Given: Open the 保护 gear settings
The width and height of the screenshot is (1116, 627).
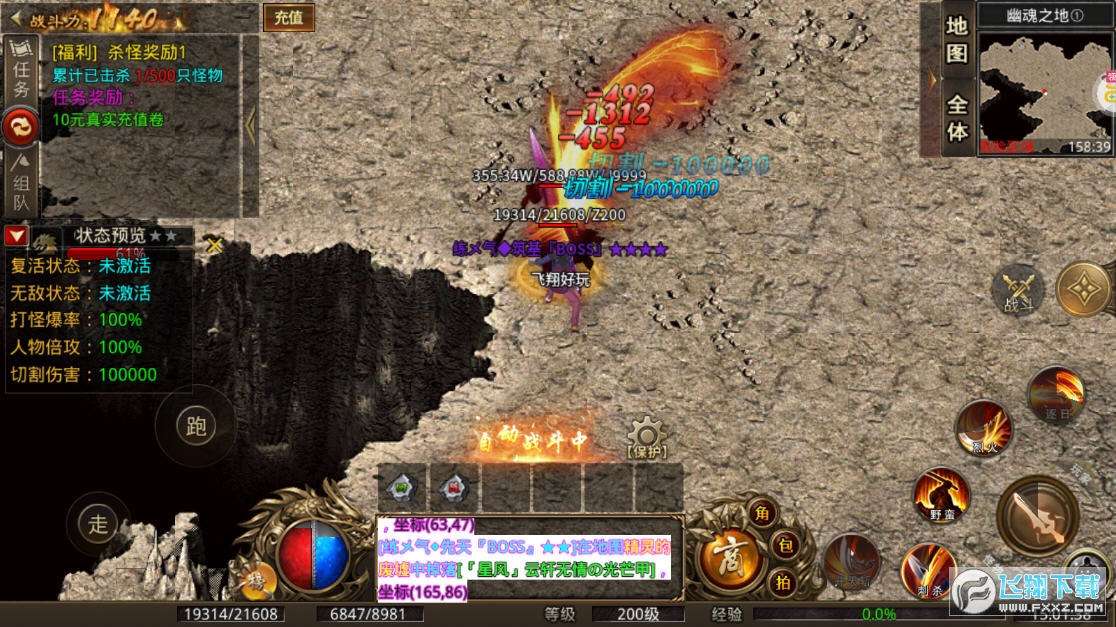Looking at the screenshot, I should 646,437.
